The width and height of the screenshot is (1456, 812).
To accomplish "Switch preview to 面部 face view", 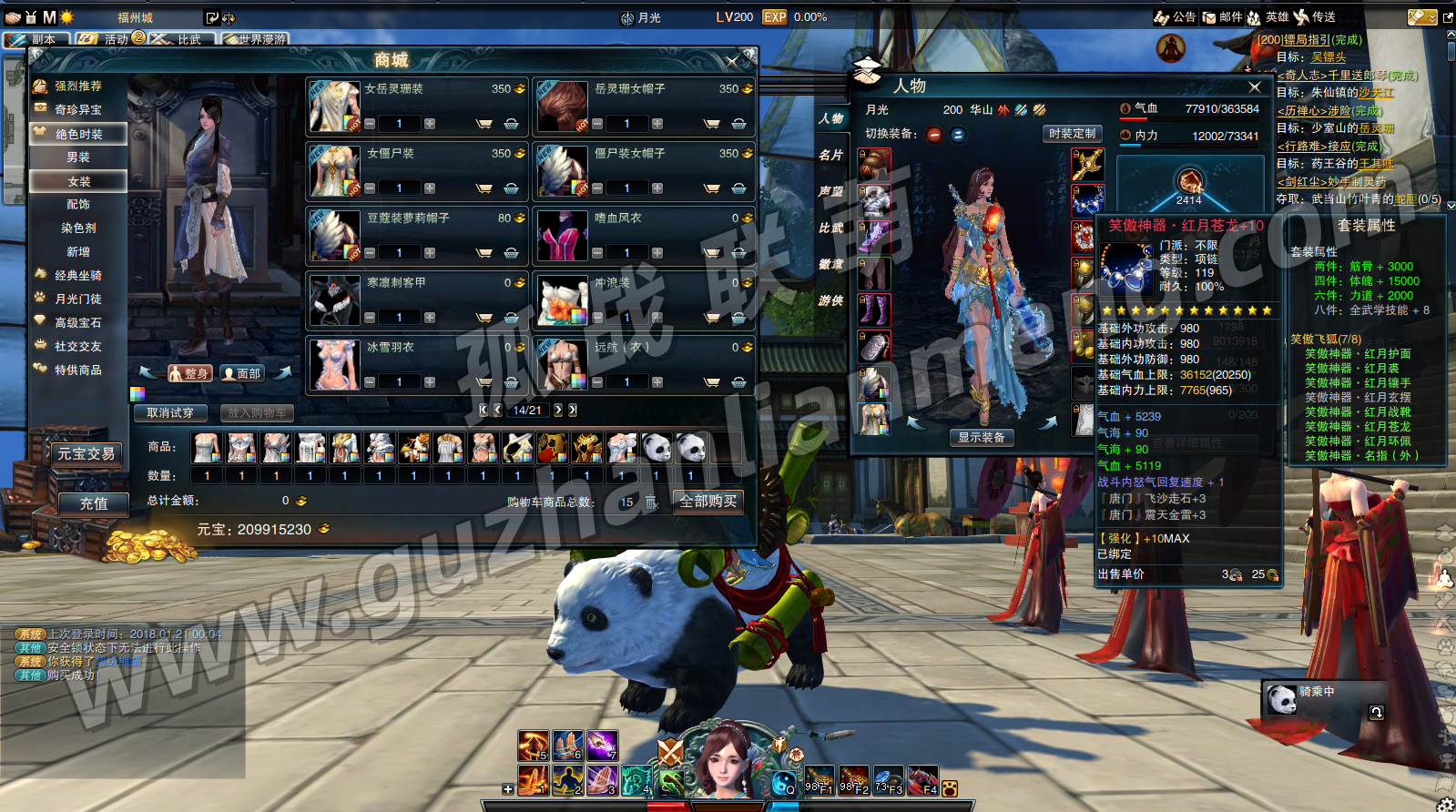I will pos(242,373).
